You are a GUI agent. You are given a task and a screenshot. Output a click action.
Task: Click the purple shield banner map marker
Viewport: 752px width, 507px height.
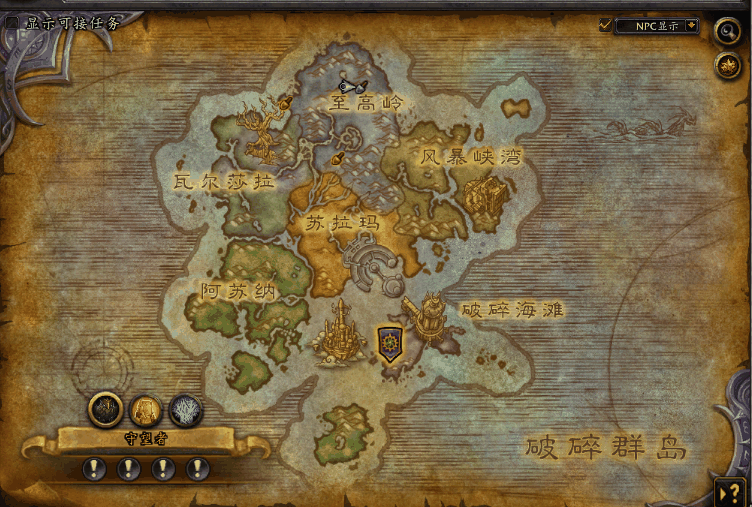click(x=390, y=343)
